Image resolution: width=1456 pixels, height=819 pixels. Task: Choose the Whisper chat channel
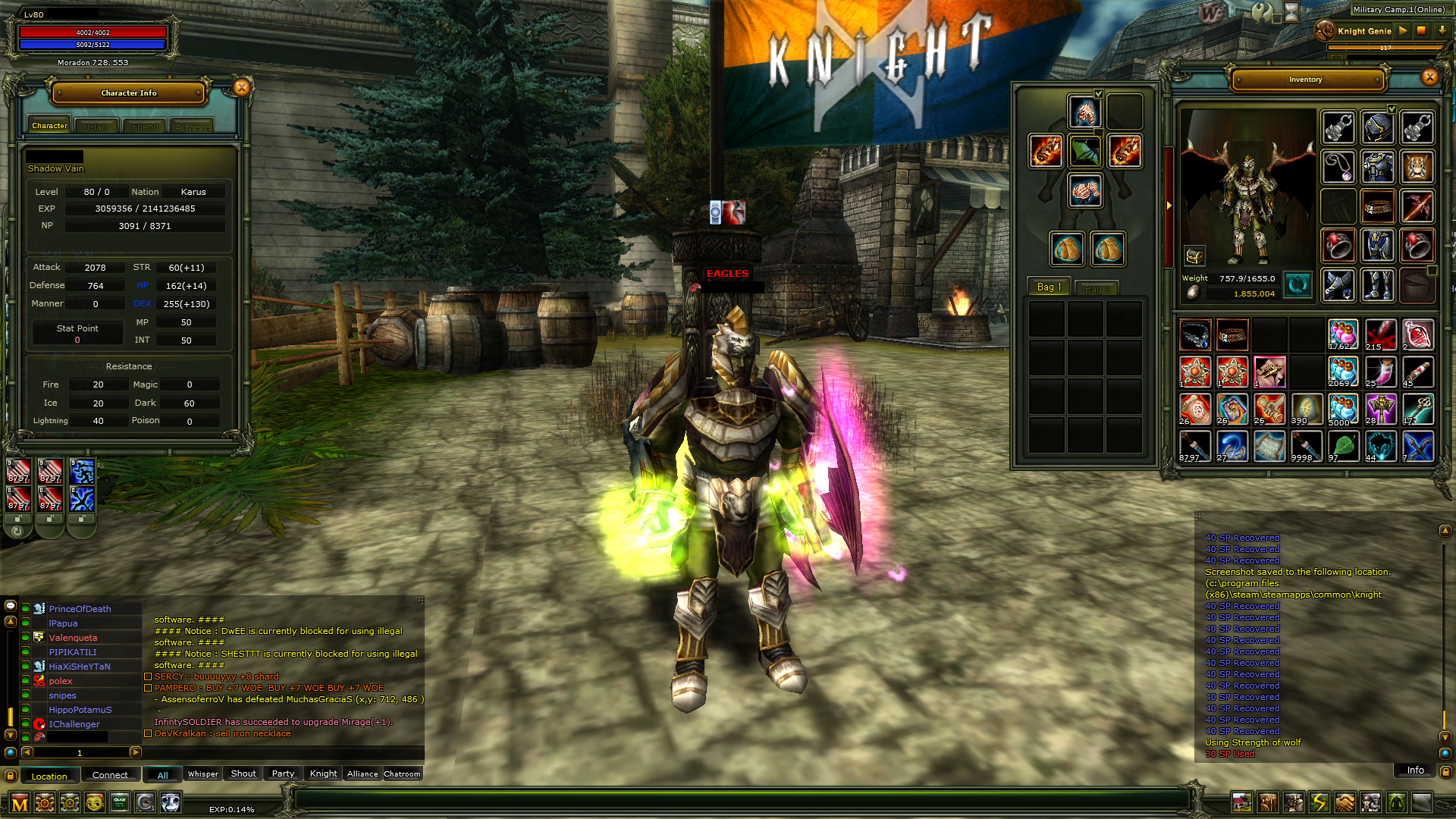202,773
